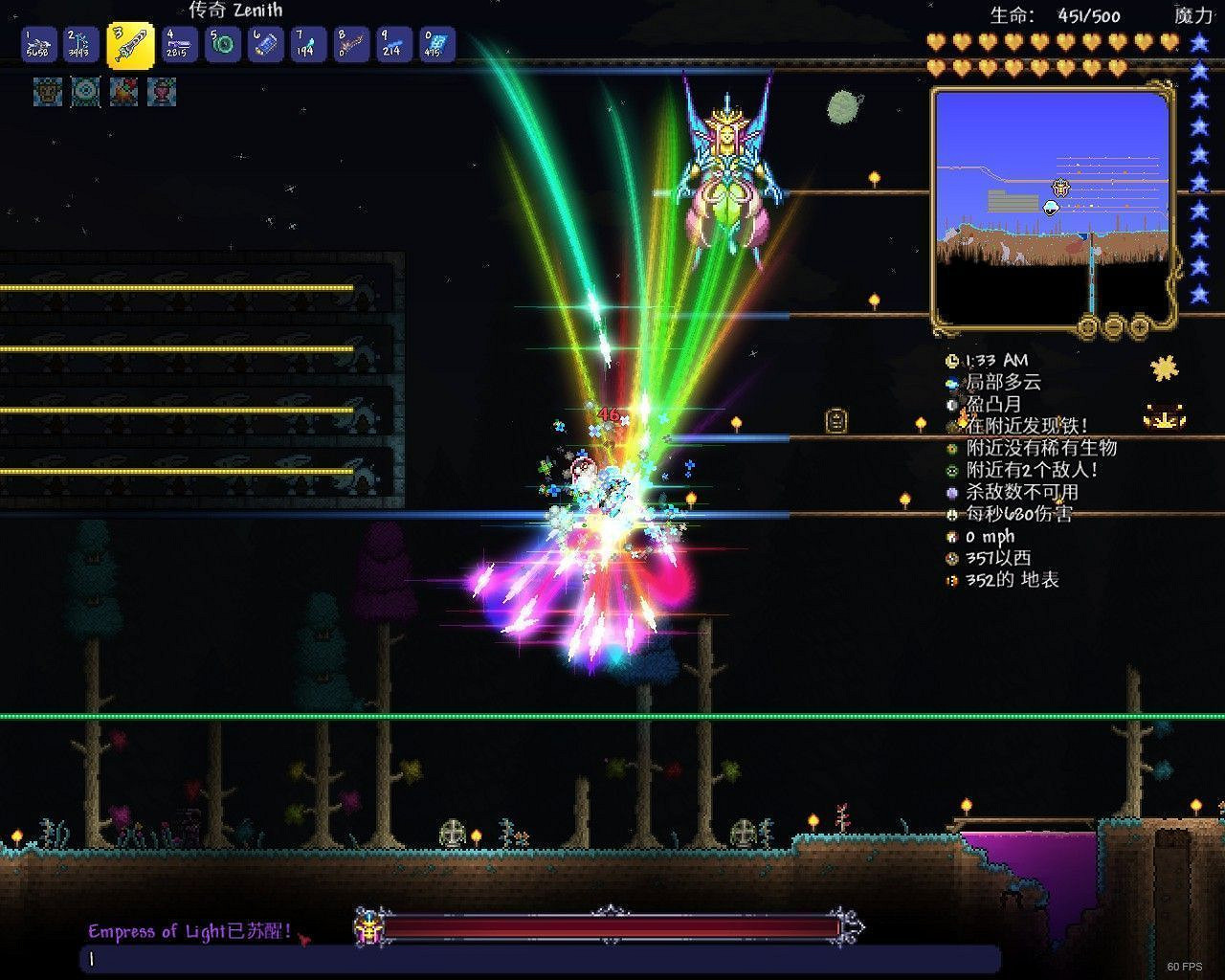Click the depth meter surface icon
Viewport: 1225px width, 980px height.
pos(951,580)
